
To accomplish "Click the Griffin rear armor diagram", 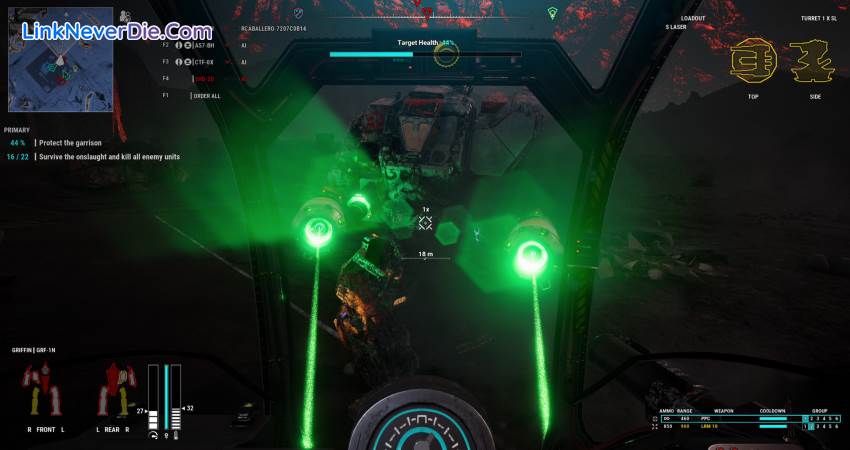I will pyautogui.click(x=113, y=388).
